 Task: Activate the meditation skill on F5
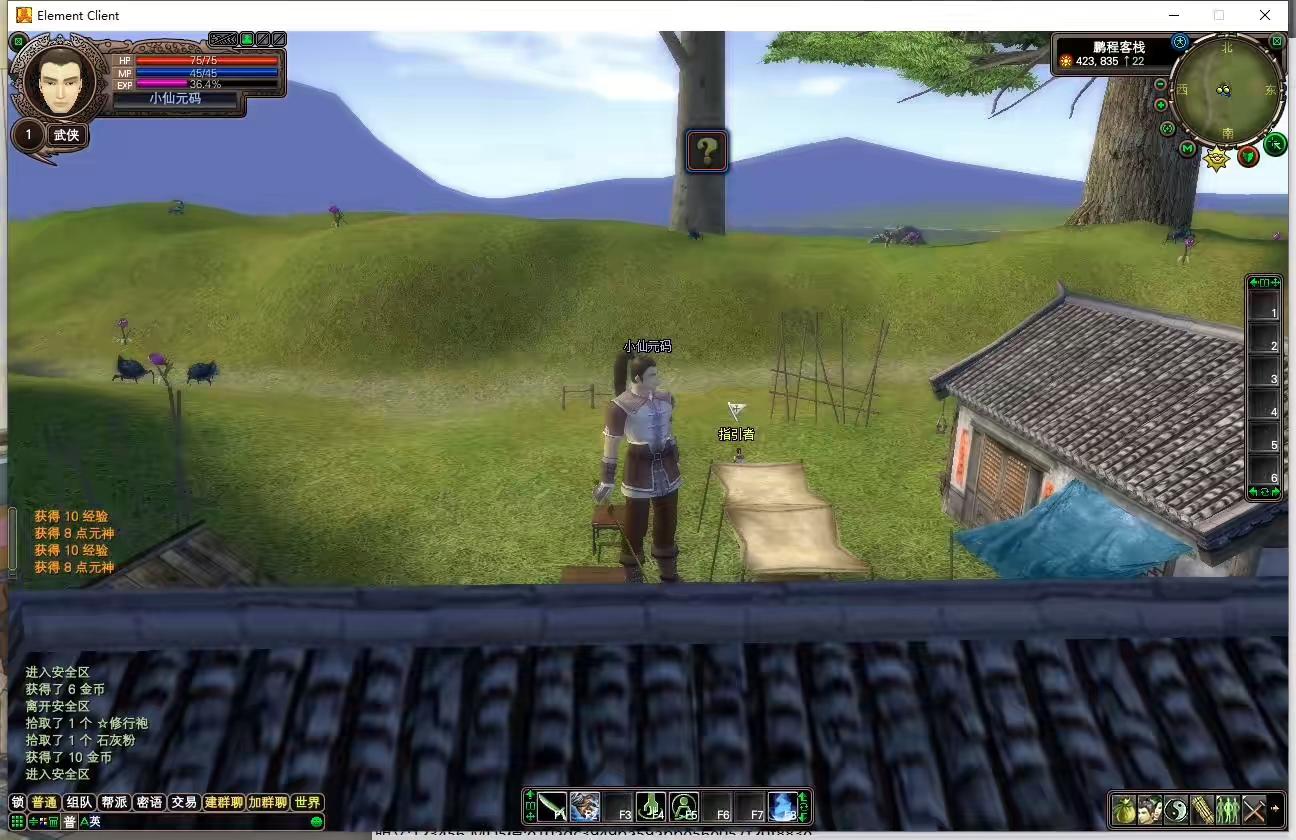coord(685,807)
